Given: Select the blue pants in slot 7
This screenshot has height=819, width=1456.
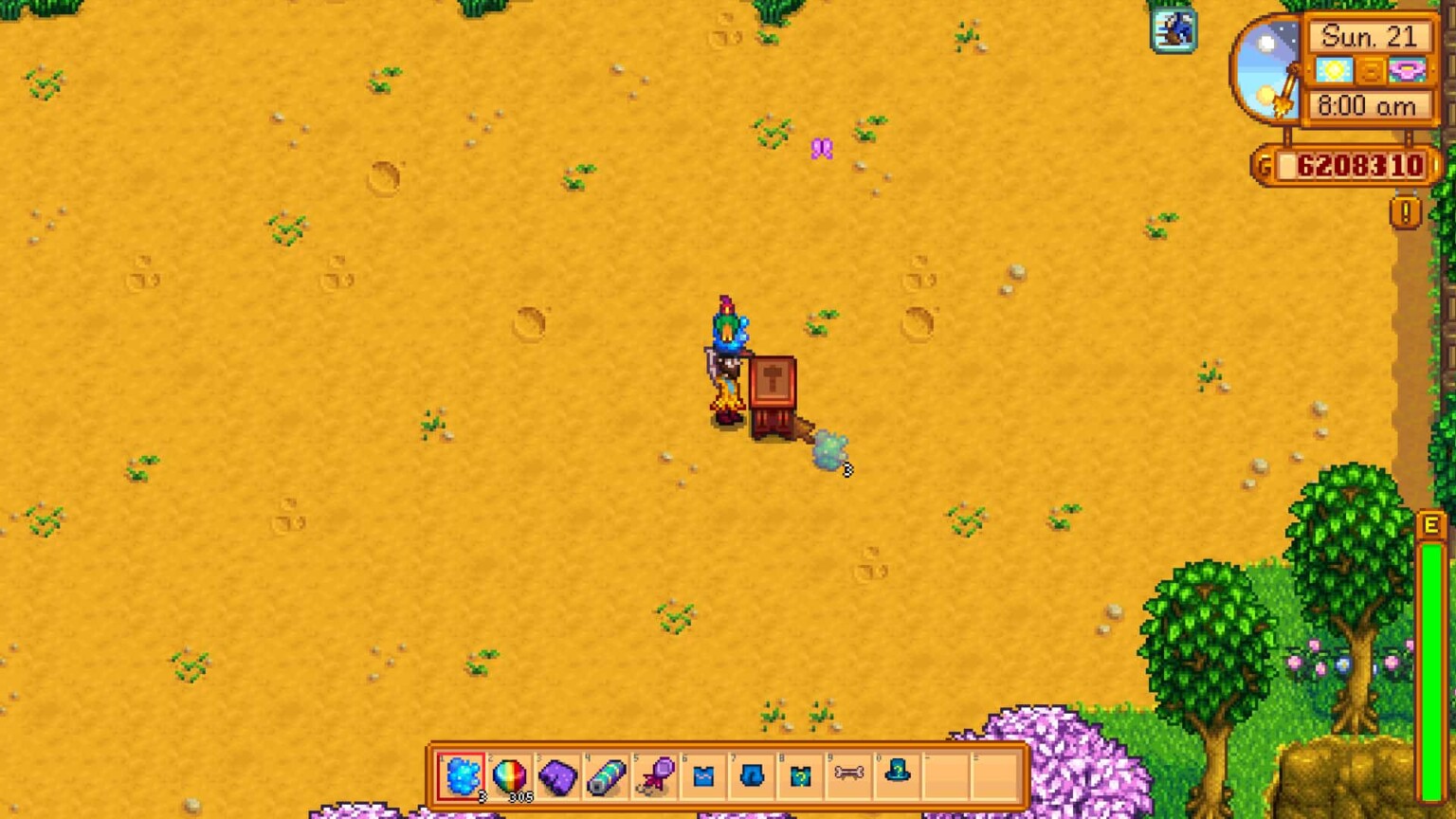Looking at the screenshot, I should [x=752, y=777].
